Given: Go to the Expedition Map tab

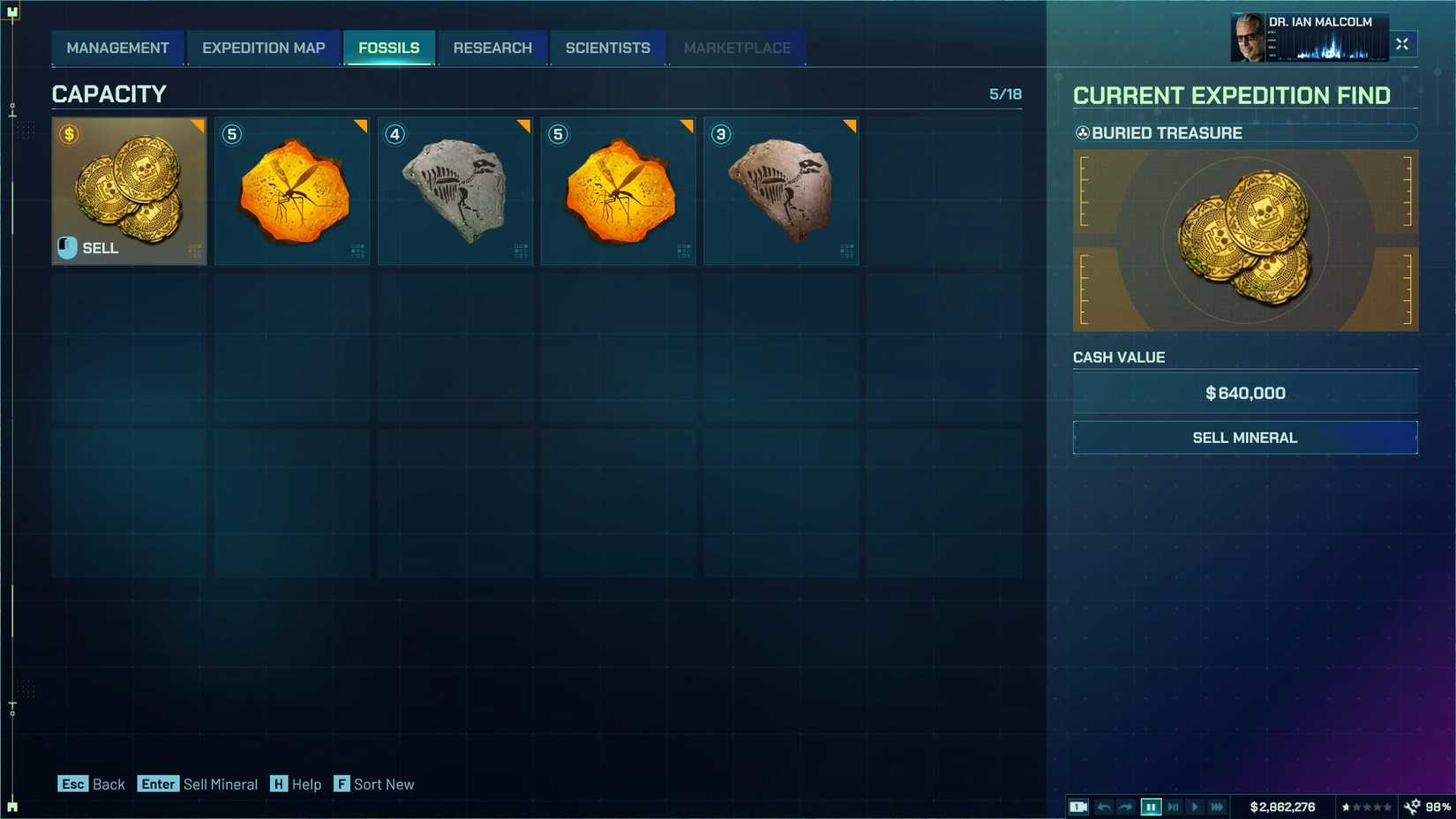Looking at the screenshot, I should (264, 48).
